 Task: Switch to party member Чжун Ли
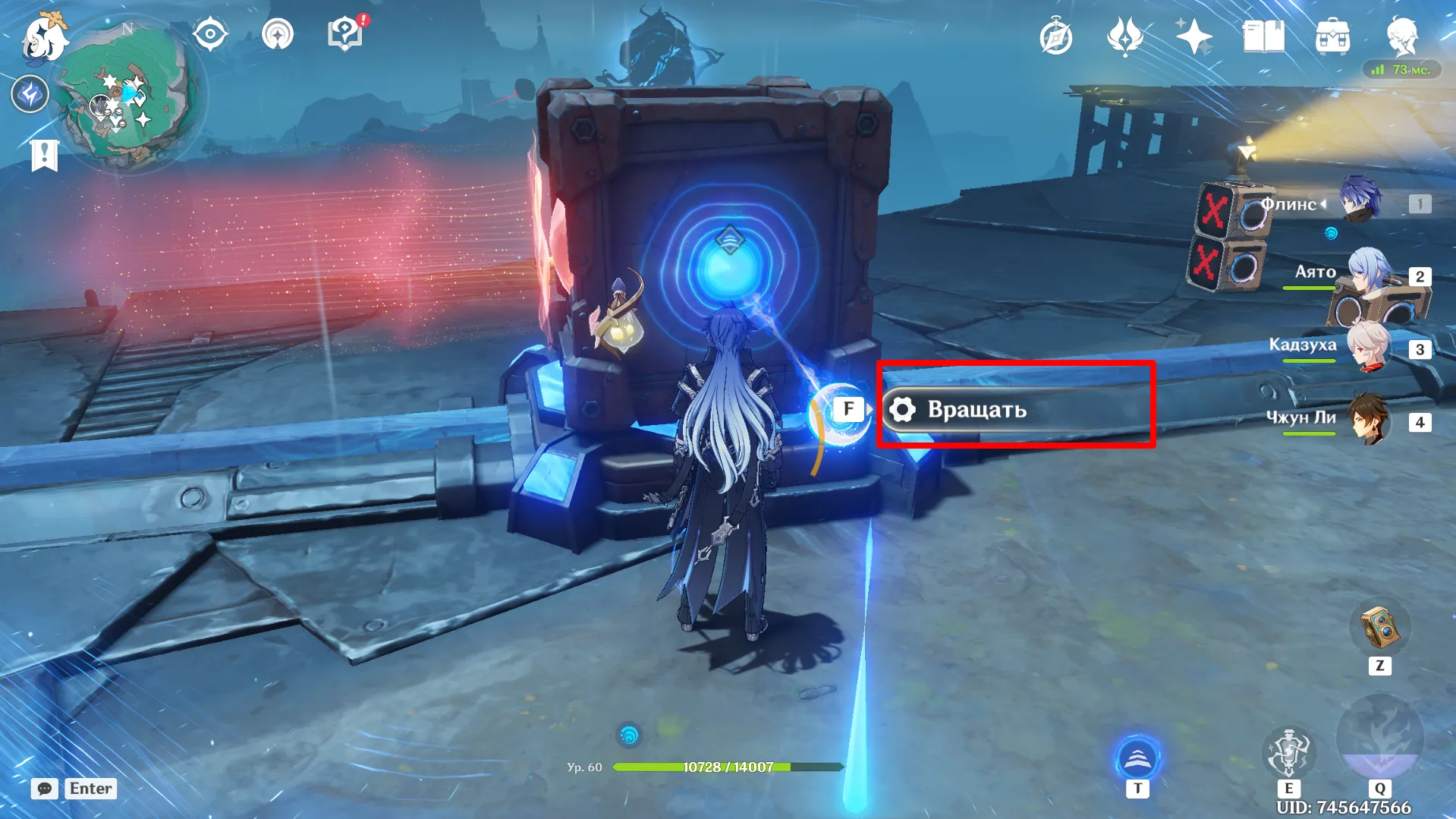tap(1370, 419)
